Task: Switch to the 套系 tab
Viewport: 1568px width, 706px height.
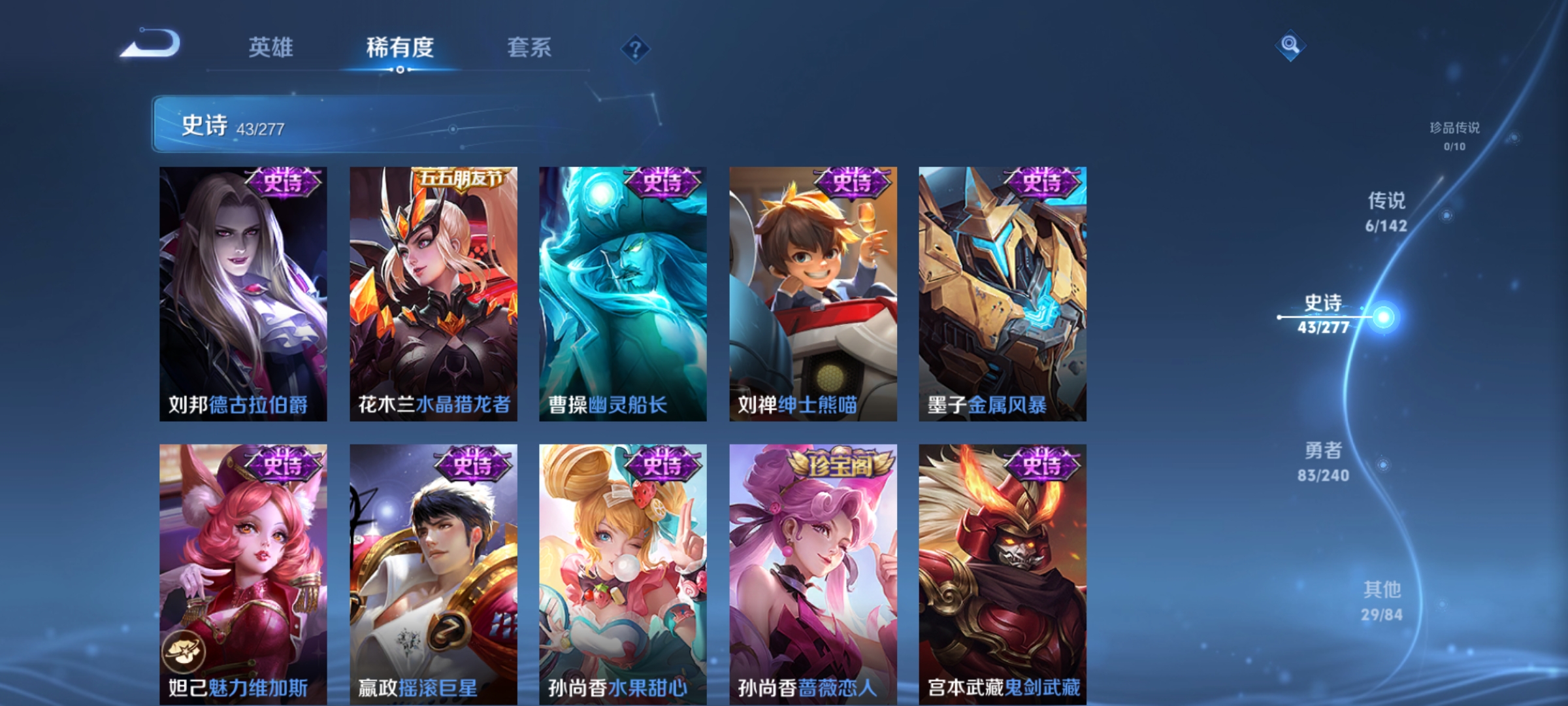Action: click(x=529, y=47)
